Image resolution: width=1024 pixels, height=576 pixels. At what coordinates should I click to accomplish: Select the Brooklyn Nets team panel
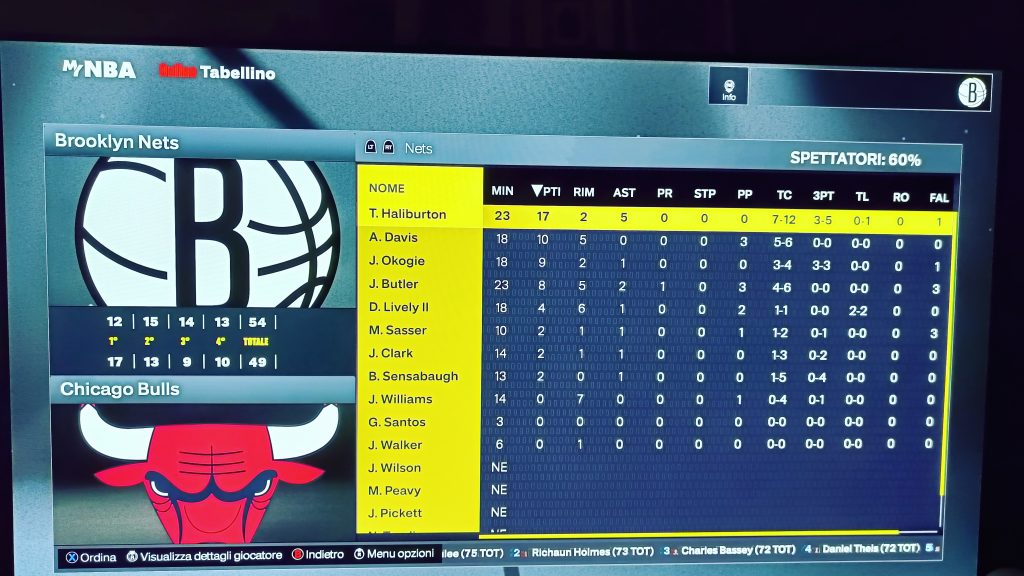click(117, 142)
